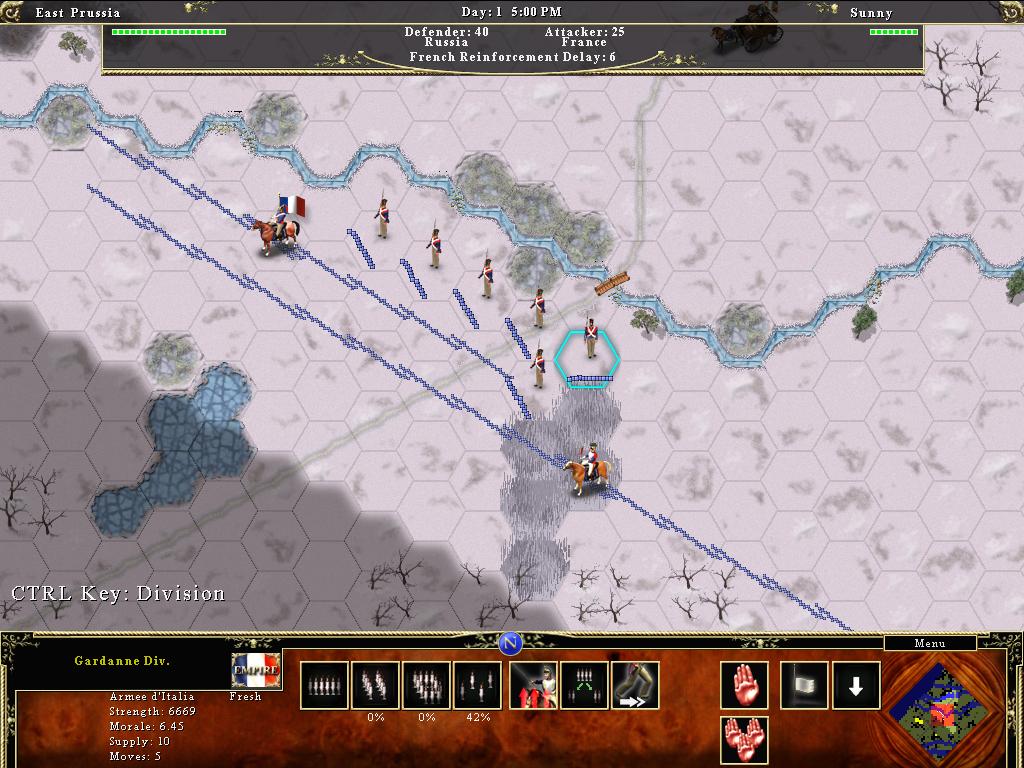1024x768 pixels.
Task: Click the green arrows troop maneuver icon
Action: (585, 685)
